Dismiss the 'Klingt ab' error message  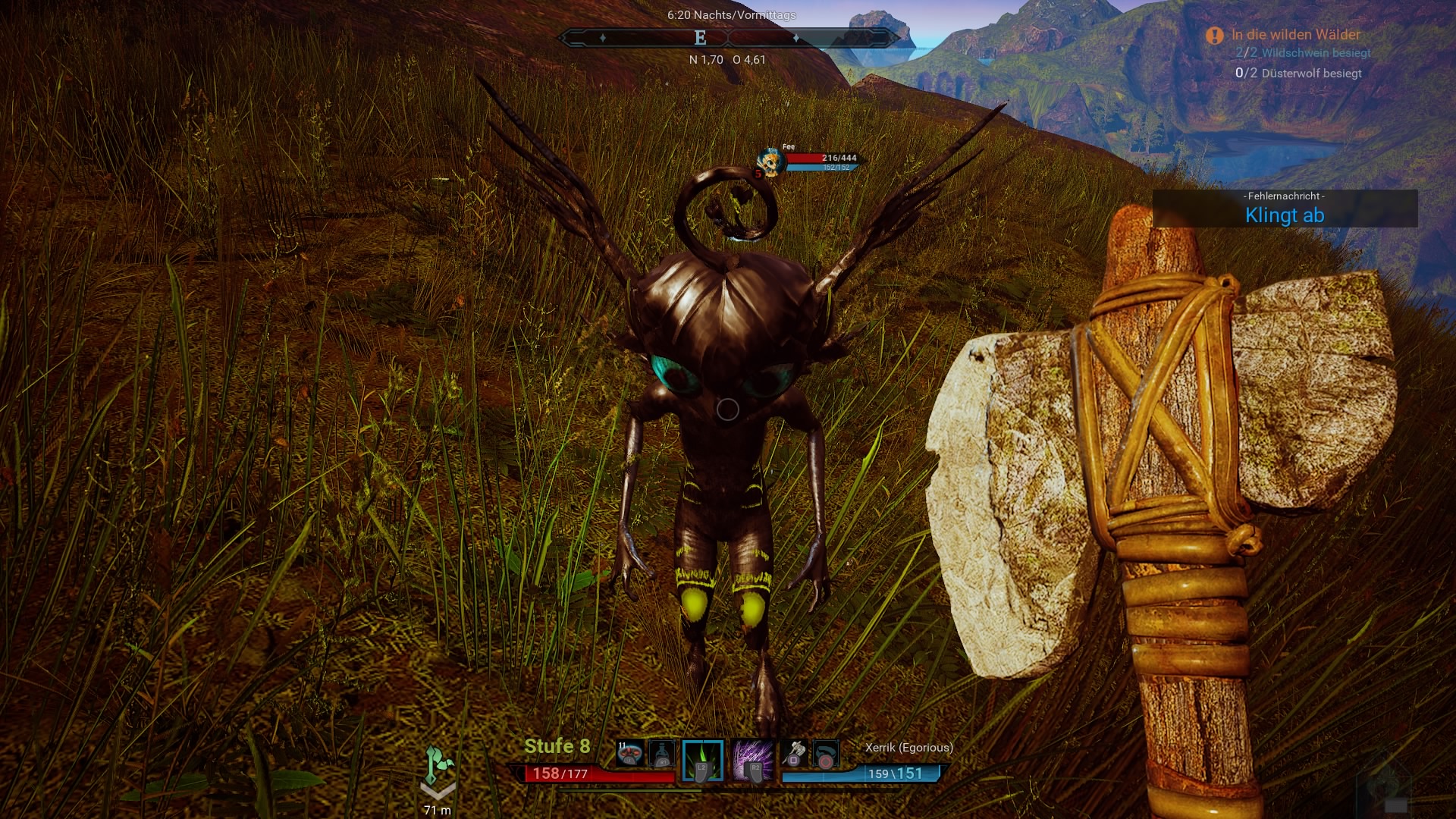pos(1285,209)
